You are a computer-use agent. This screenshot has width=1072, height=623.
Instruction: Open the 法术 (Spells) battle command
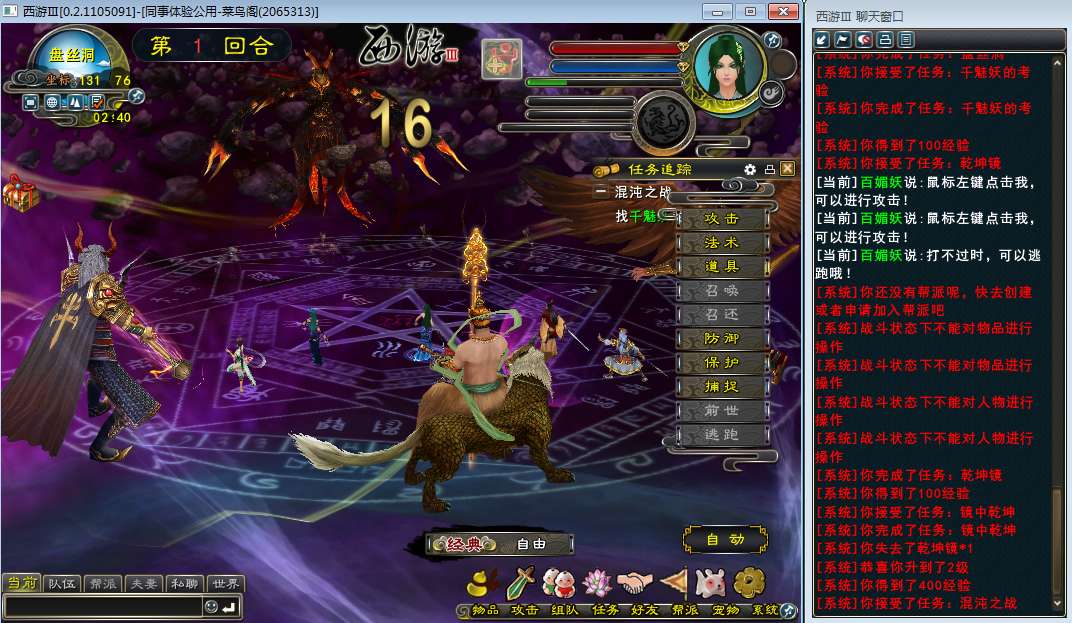[722, 243]
